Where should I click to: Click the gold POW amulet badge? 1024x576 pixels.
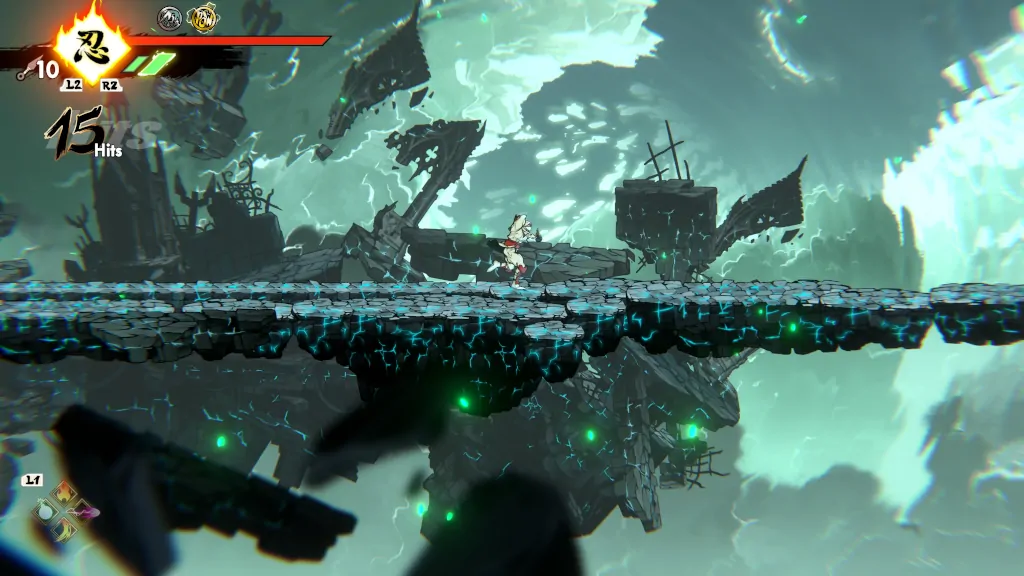click(x=203, y=16)
